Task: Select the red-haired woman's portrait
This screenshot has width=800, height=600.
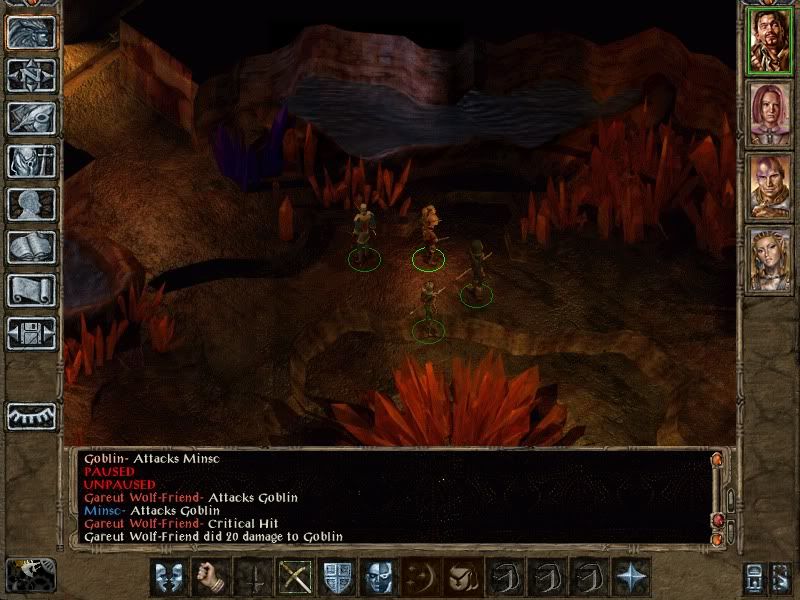Action: (x=771, y=113)
